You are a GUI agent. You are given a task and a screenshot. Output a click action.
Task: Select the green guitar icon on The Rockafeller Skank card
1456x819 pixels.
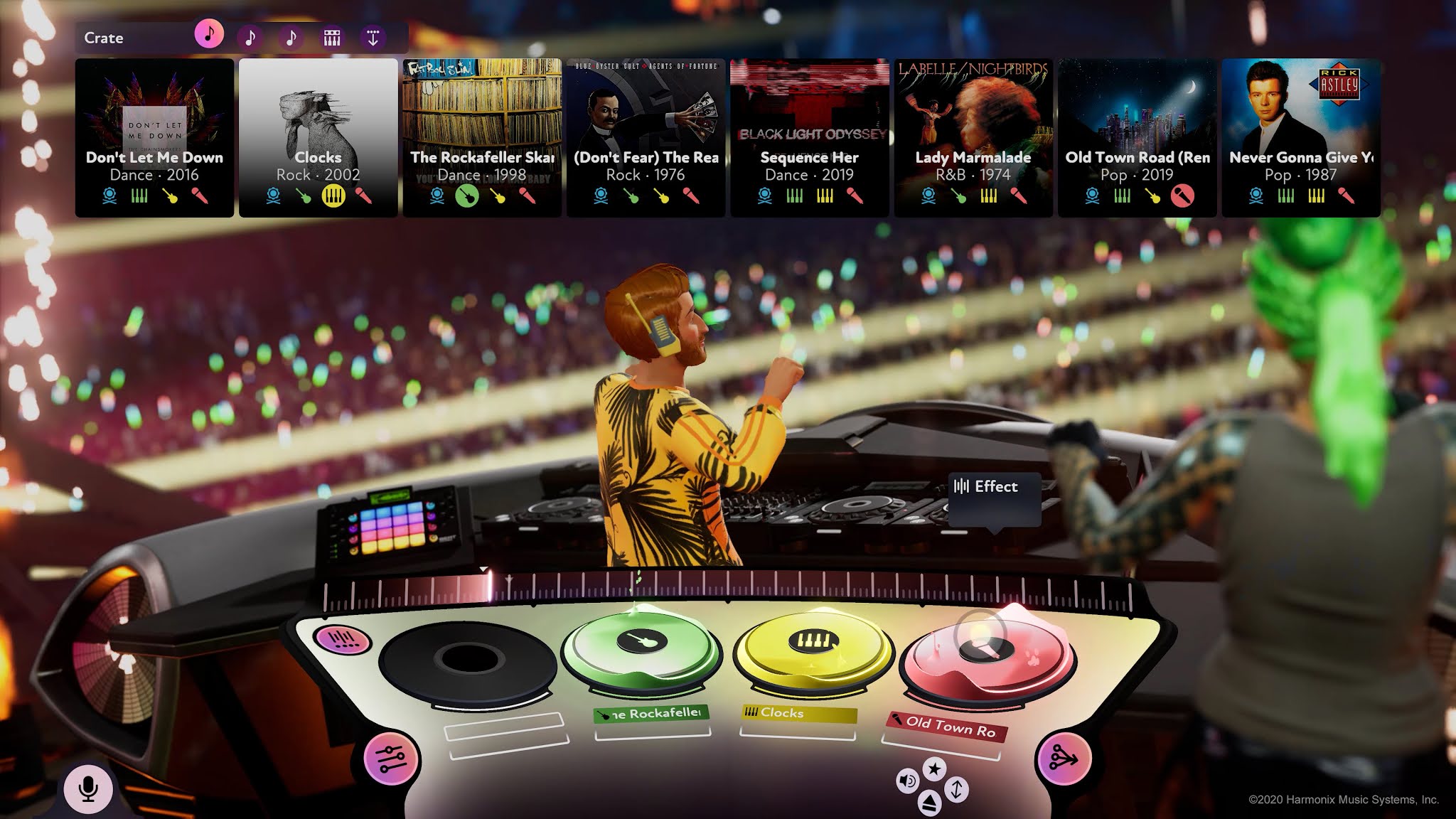tap(466, 197)
